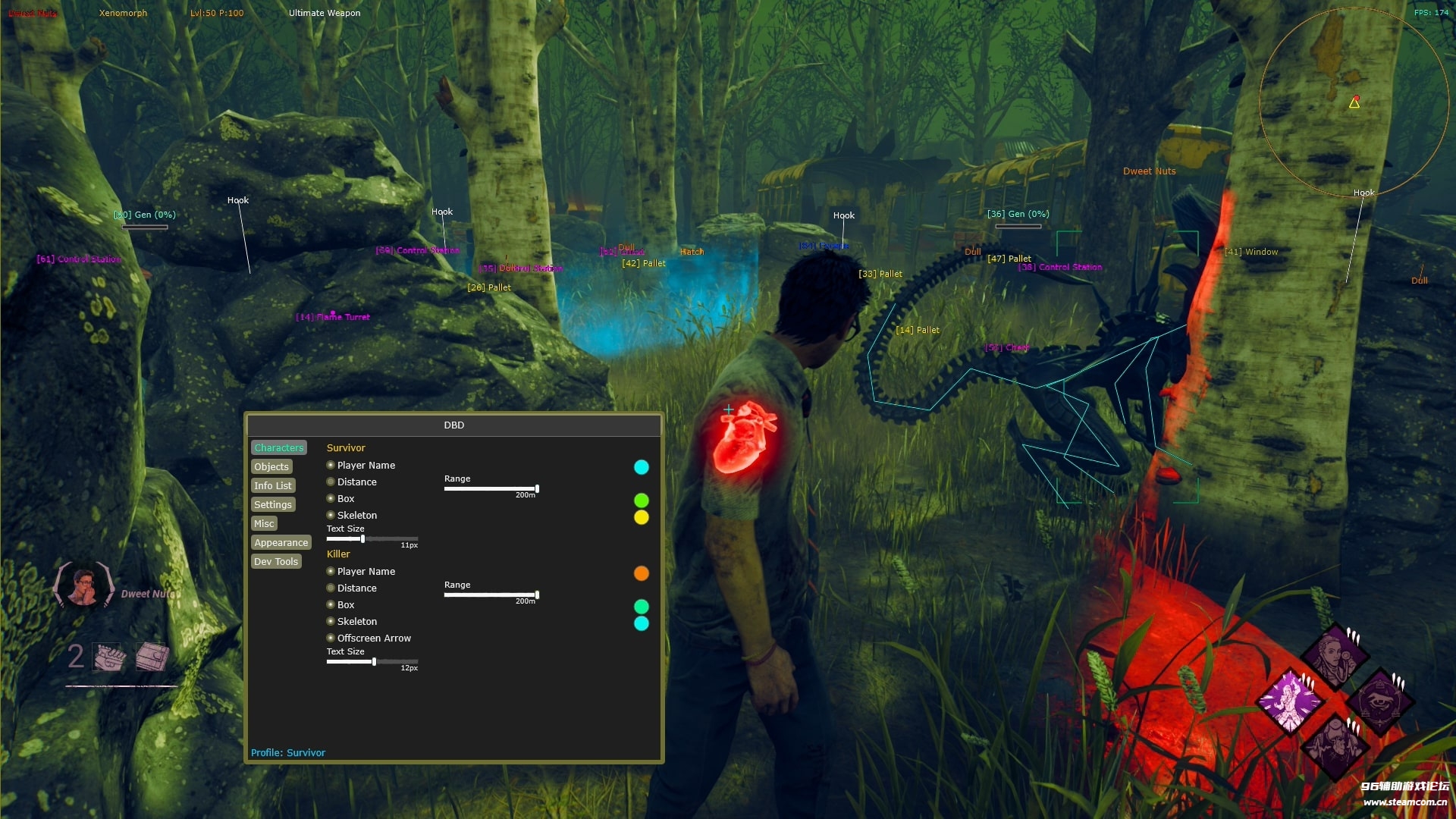Image resolution: width=1456 pixels, height=819 pixels.
Task: Pick the orange Killer name color swatch
Action: [x=642, y=573]
